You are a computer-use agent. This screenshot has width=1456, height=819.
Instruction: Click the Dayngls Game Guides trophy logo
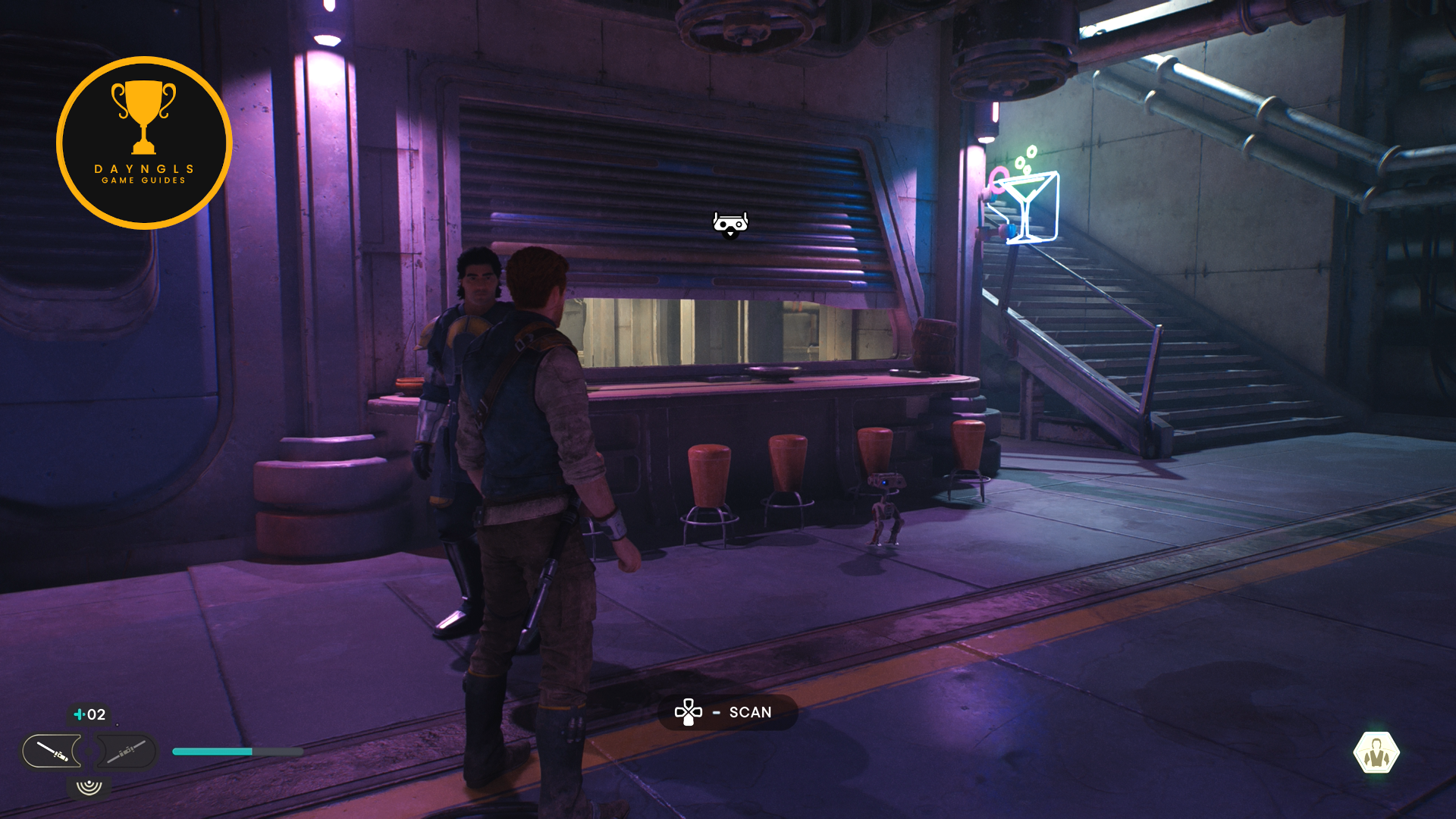coord(144,143)
